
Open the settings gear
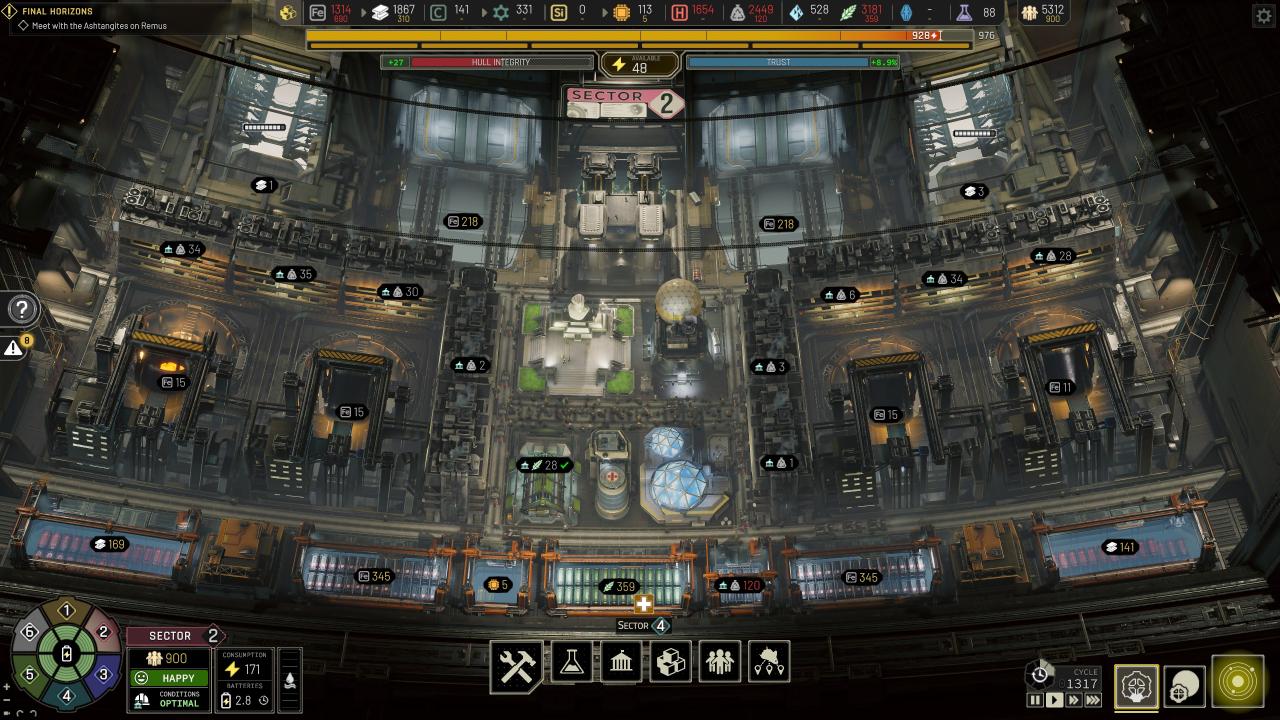coord(1261,15)
